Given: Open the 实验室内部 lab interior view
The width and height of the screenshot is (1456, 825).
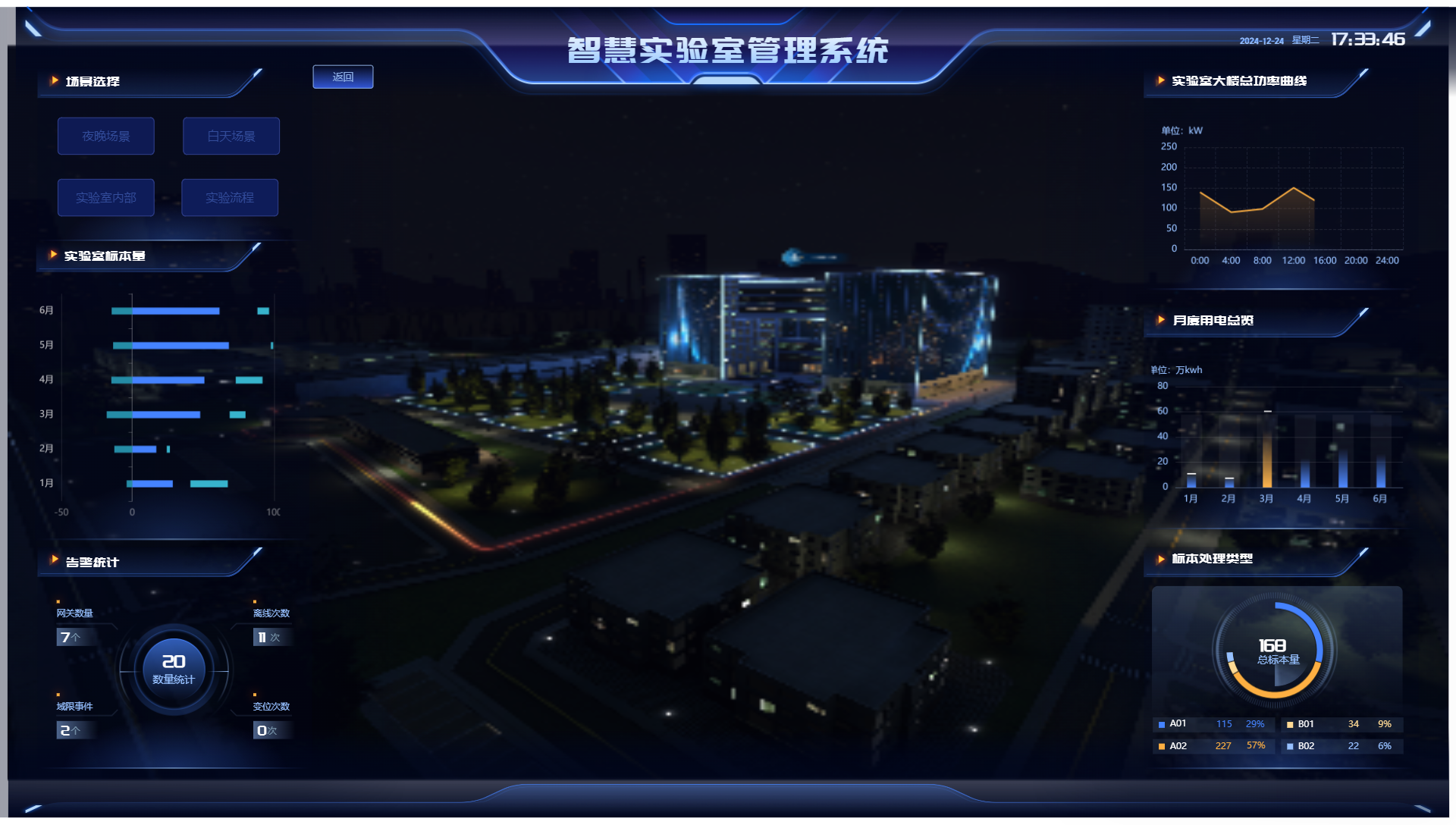Looking at the screenshot, I should coord(106,198).
